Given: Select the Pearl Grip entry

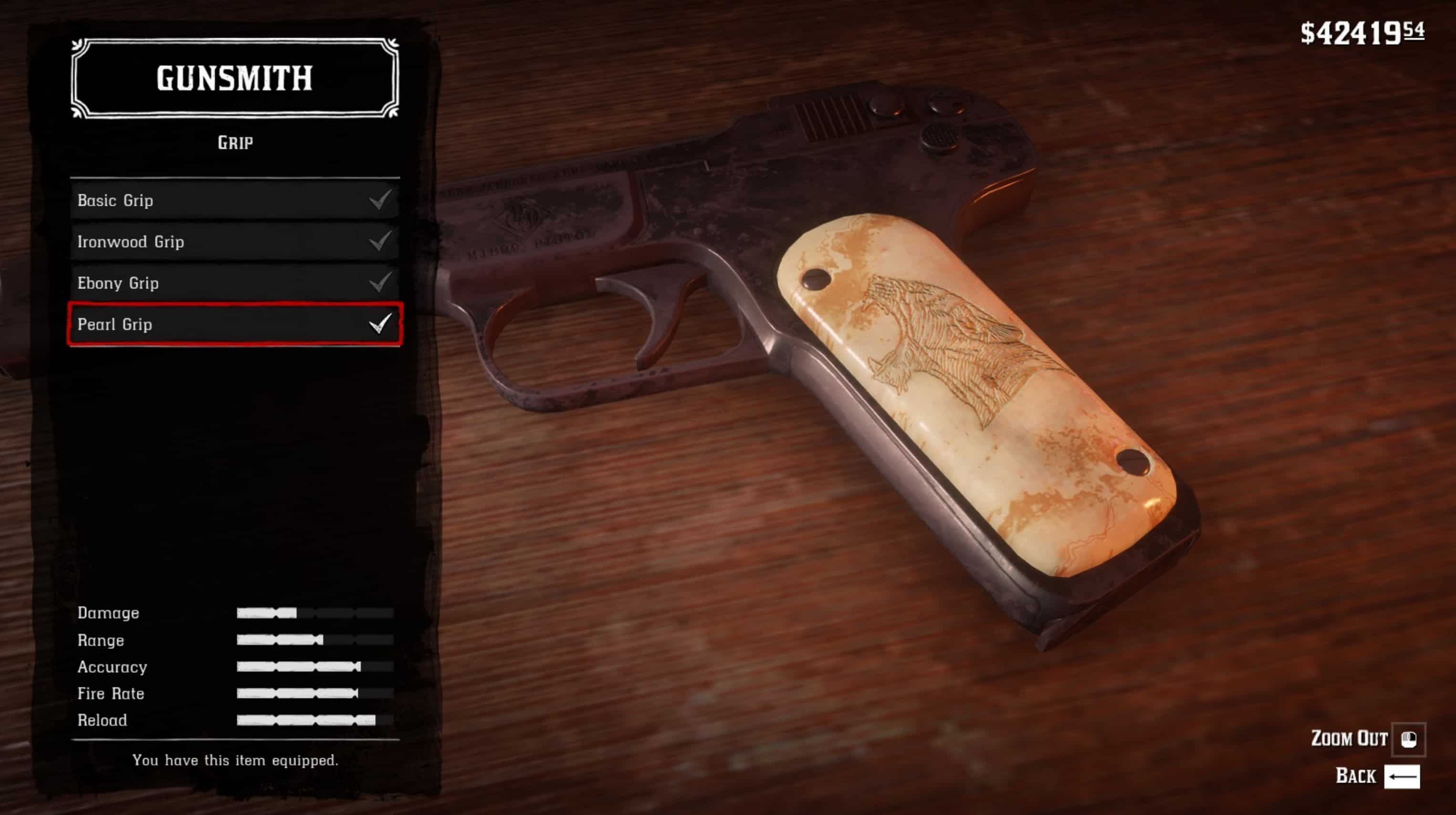Looking at the screenshot, I should click(234, 324).
